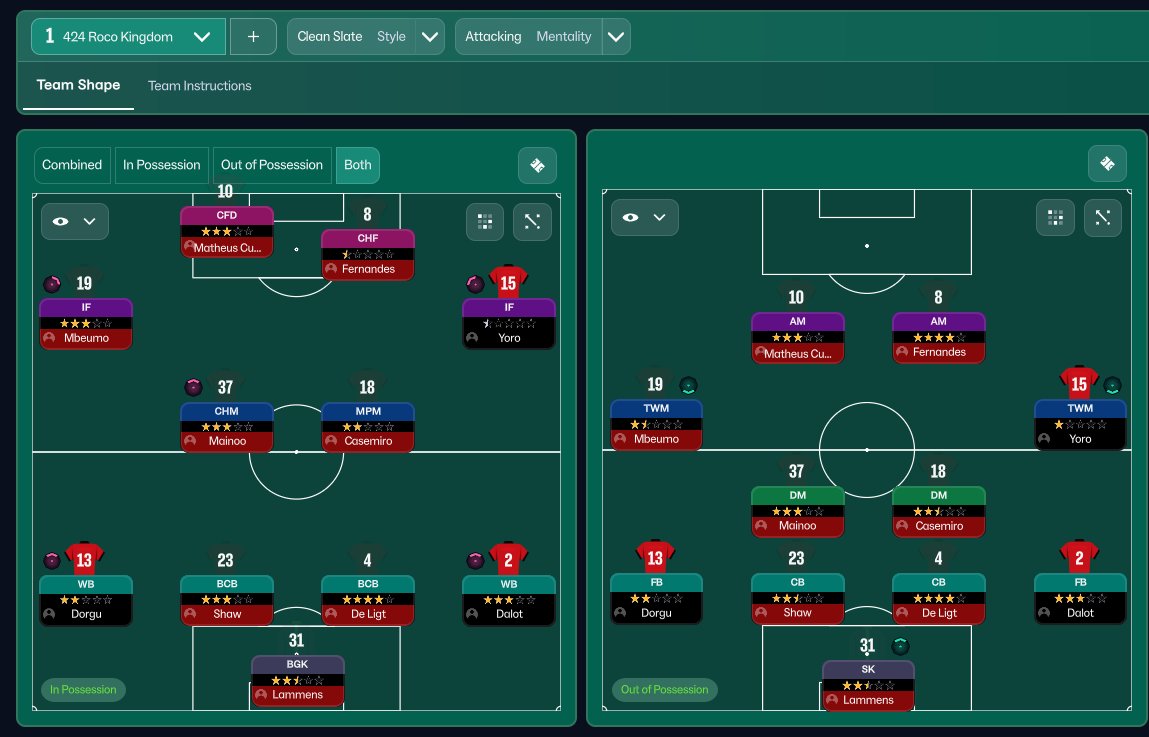Viewport: 1149px width, 737px height.
Task: Select Yoro's TWM card out of possession
Action: 1080,424
